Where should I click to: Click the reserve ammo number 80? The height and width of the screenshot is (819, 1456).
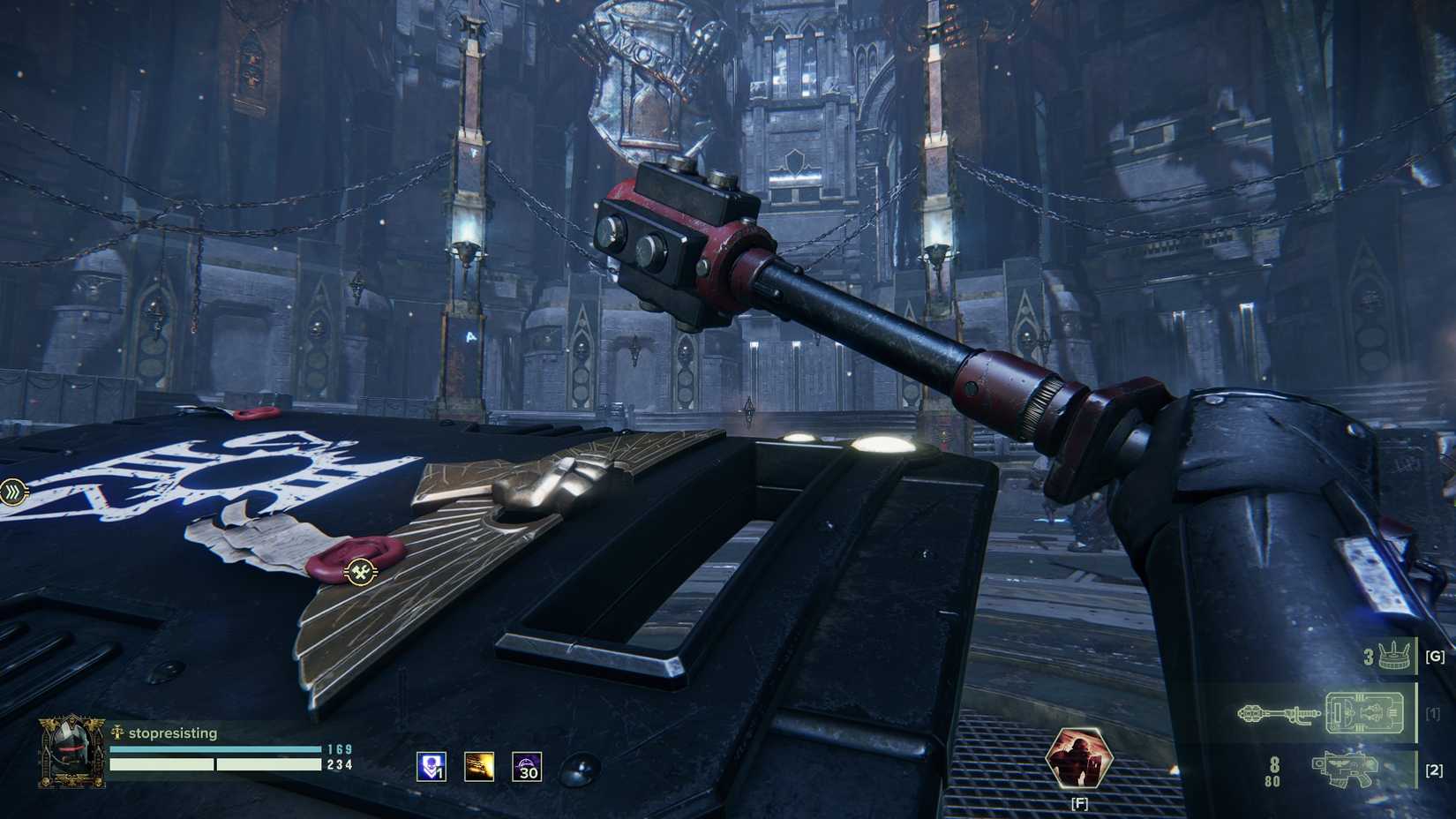(1272, 781)
